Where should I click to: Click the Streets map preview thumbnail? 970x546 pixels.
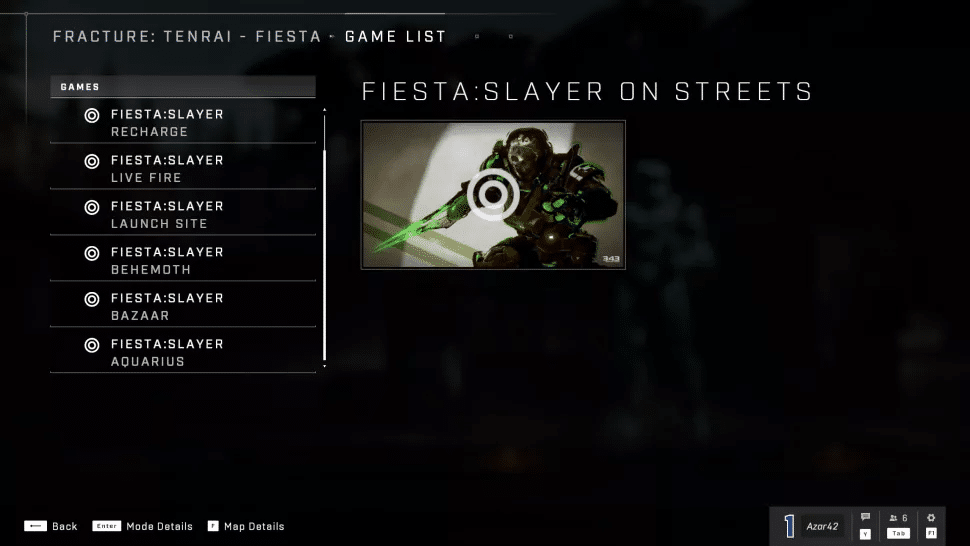[493, 195]
